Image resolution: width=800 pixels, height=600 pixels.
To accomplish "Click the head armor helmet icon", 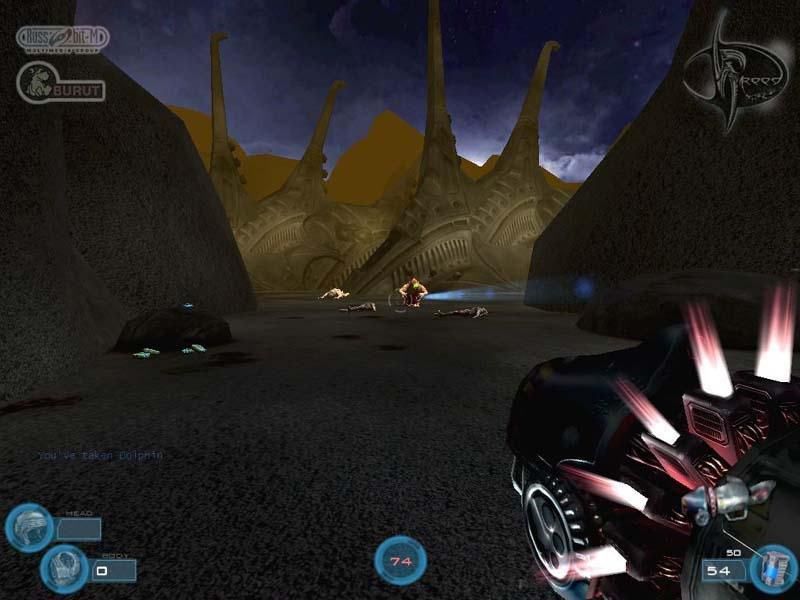I will coord(28,527).
